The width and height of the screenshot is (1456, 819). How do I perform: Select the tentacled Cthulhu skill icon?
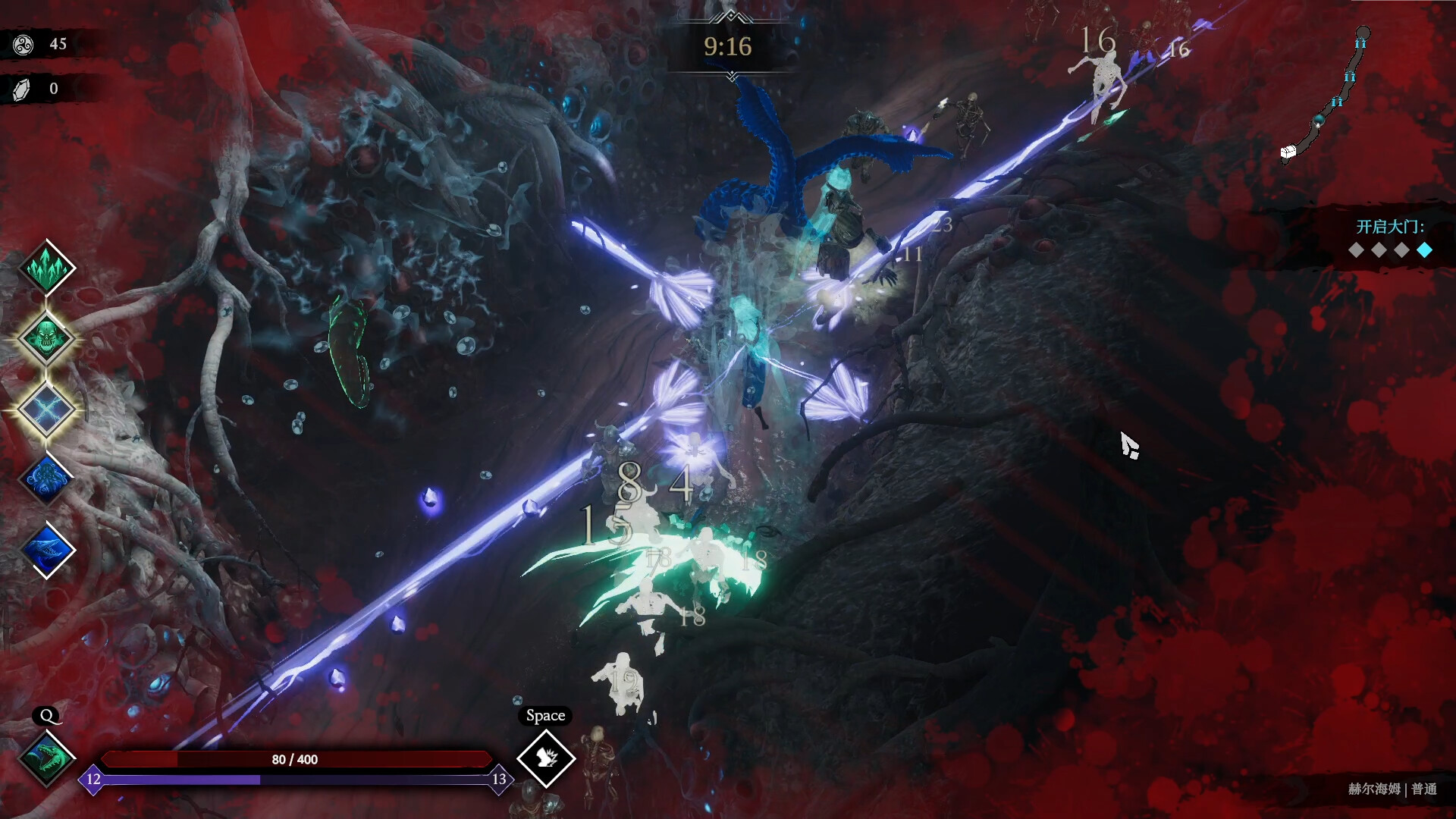point(47,479)
